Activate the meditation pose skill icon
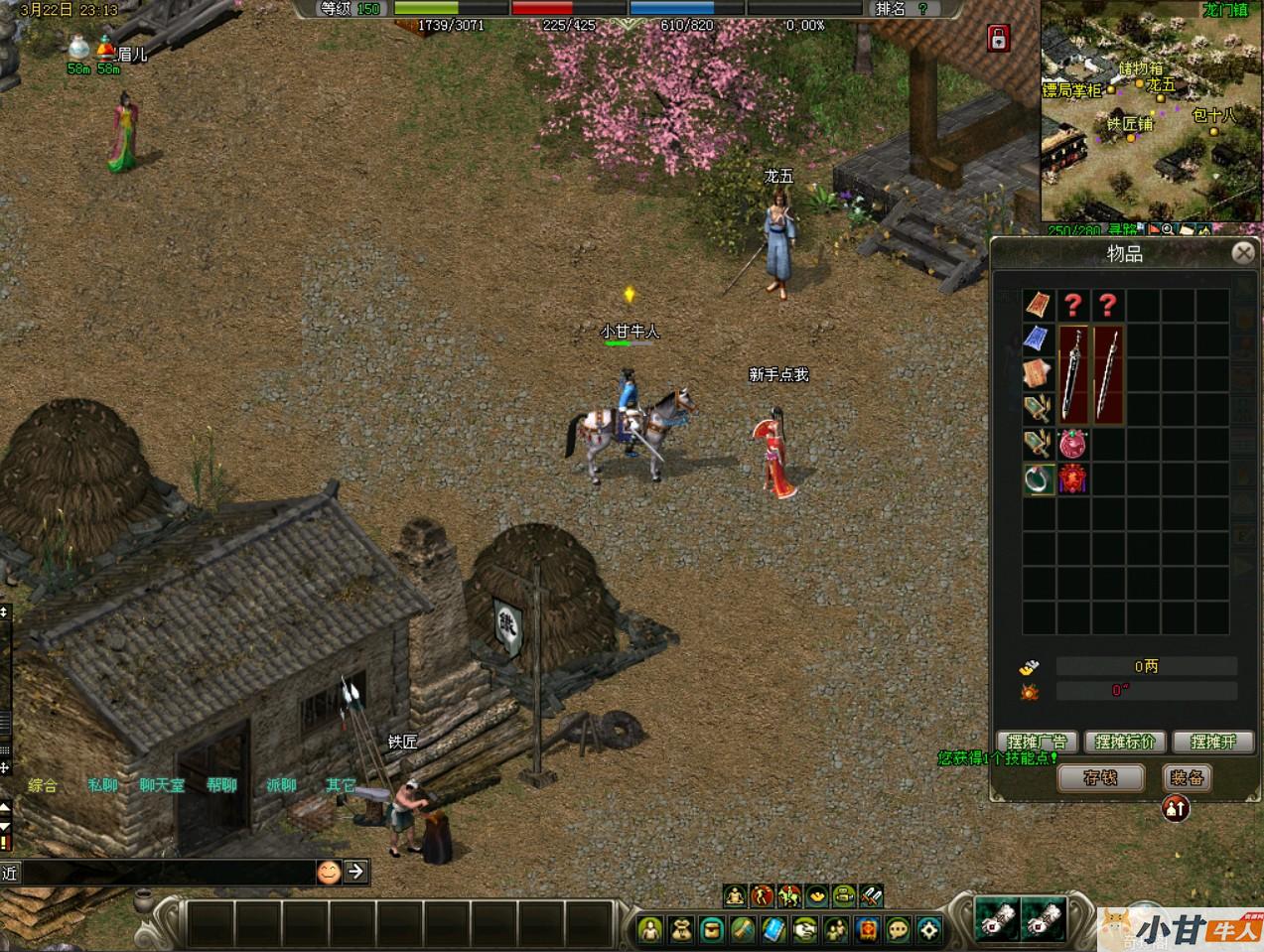The image size is (1264, 952). coord(734,896)
